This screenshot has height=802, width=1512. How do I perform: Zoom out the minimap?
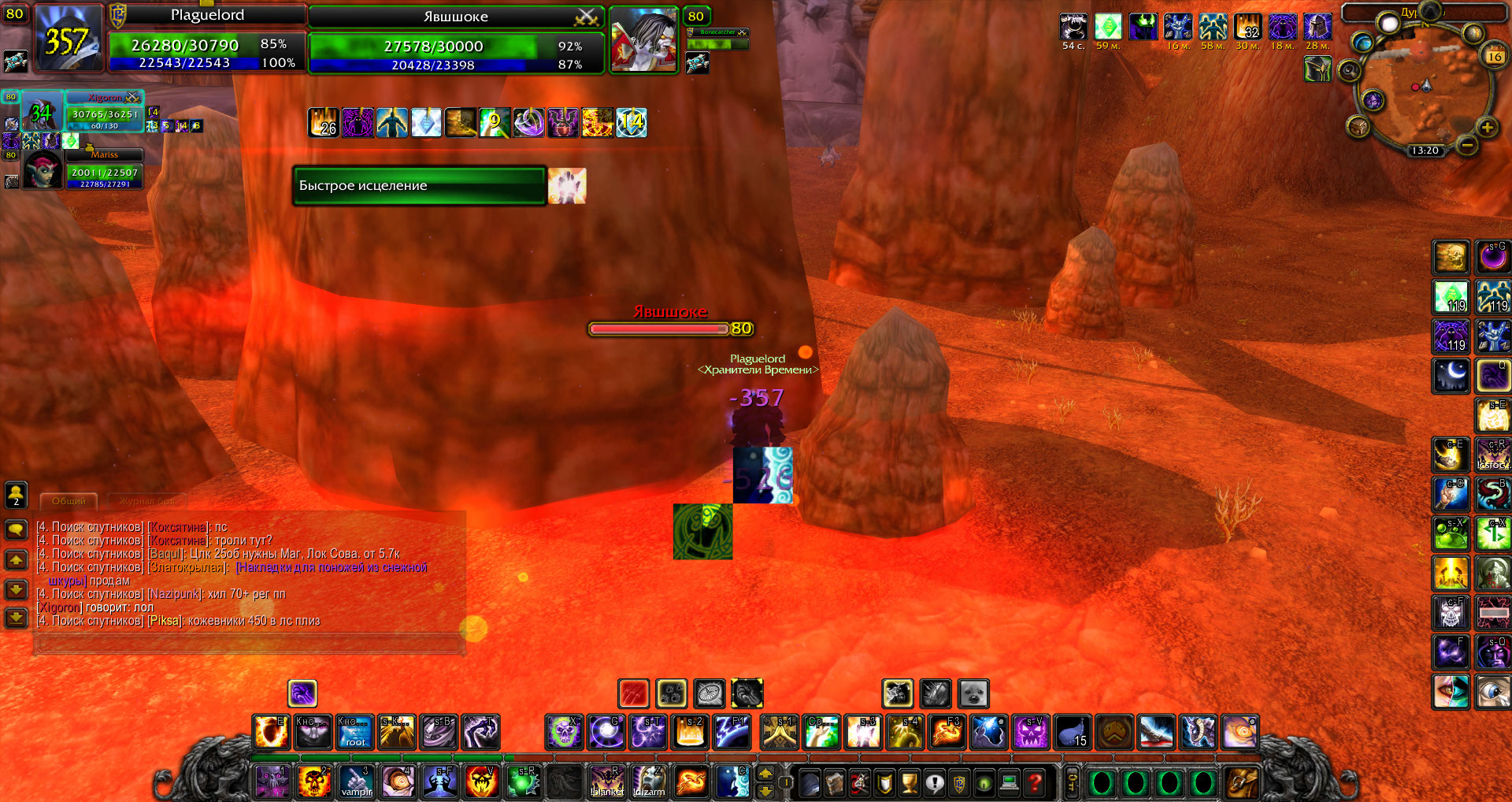(x=1466, y=145)
